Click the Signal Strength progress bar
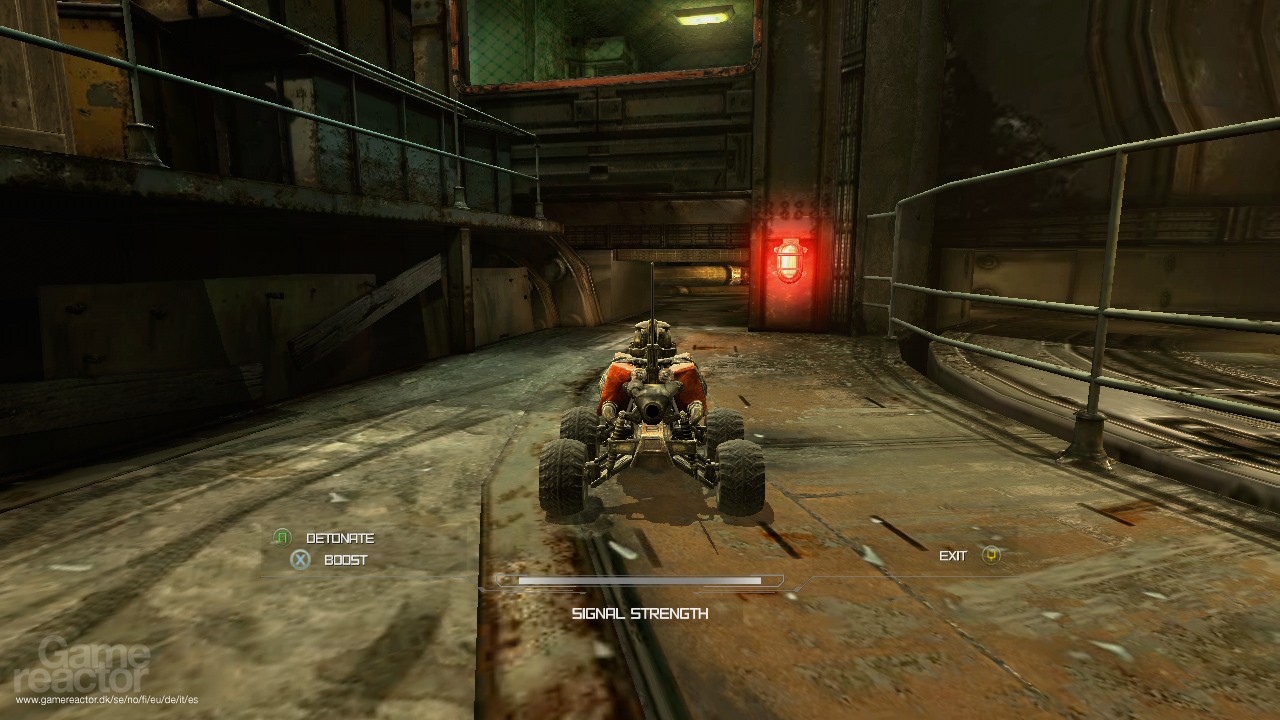The image size is (1280, 720). point(638,580)
